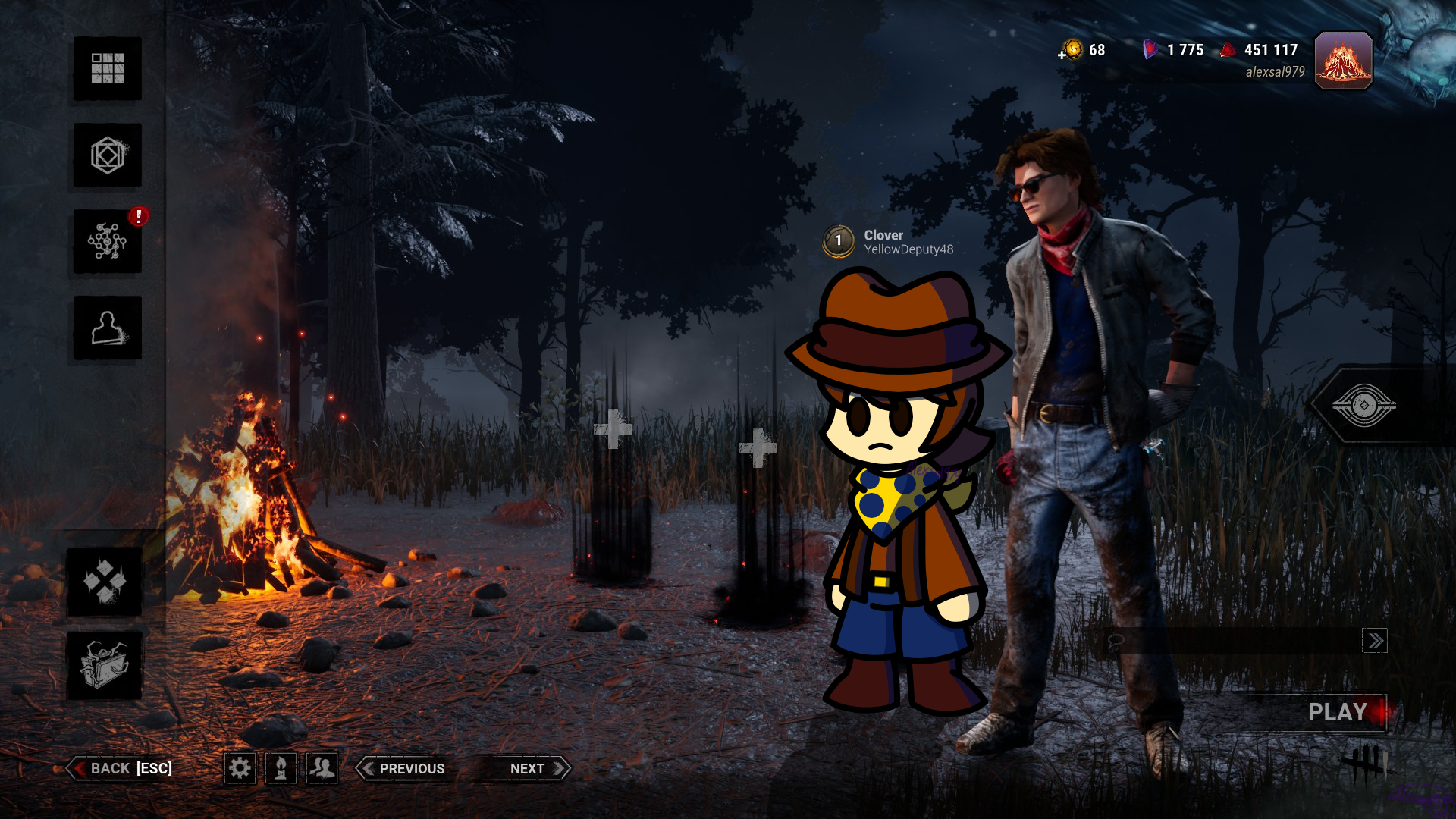Viewport: 1456px width, 819px height.
Task: Expand chat with the double-arrow button
Action: [1374, 642]
